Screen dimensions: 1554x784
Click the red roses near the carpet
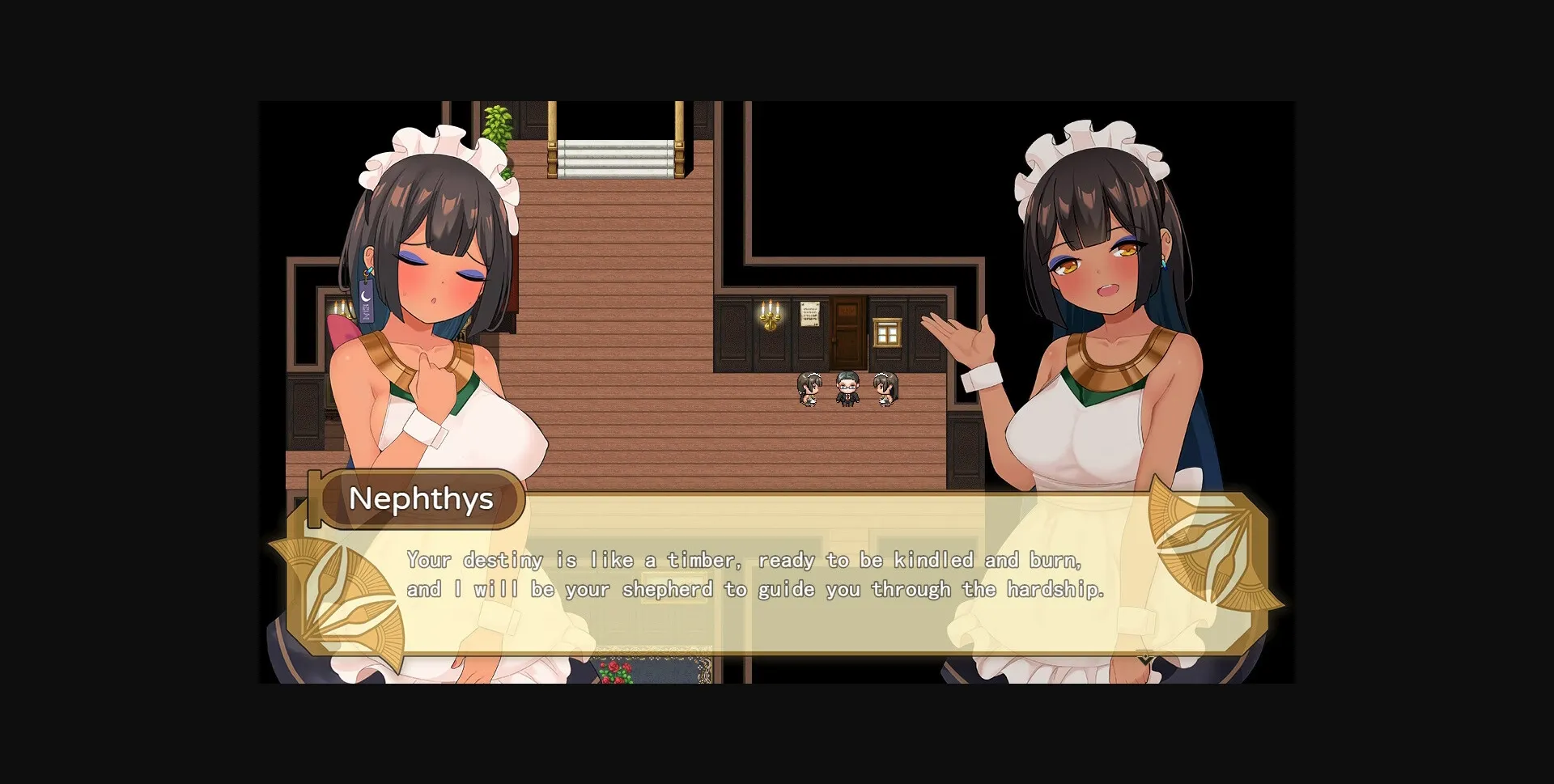[x=614, y=672]
